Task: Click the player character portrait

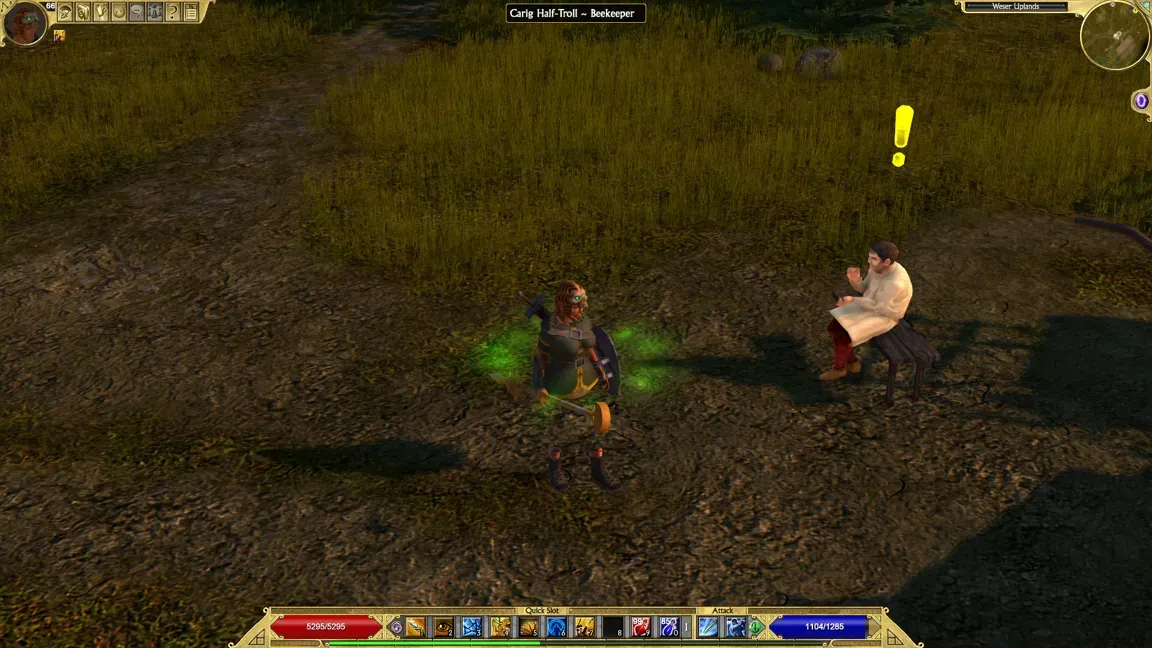Action: (24, 23)
